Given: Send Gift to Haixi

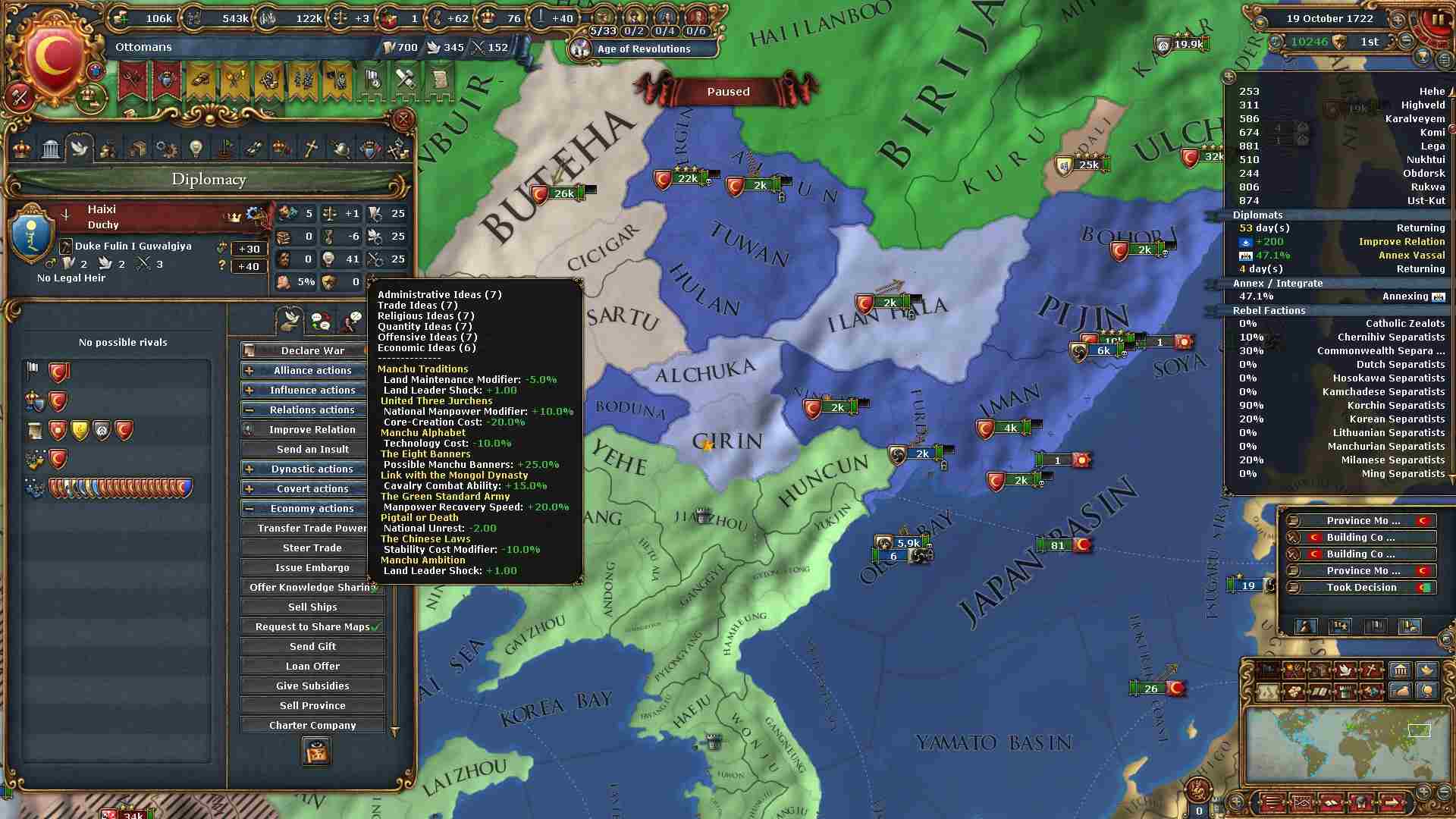Looking at the screenshot, I should (x=312, y=646).
